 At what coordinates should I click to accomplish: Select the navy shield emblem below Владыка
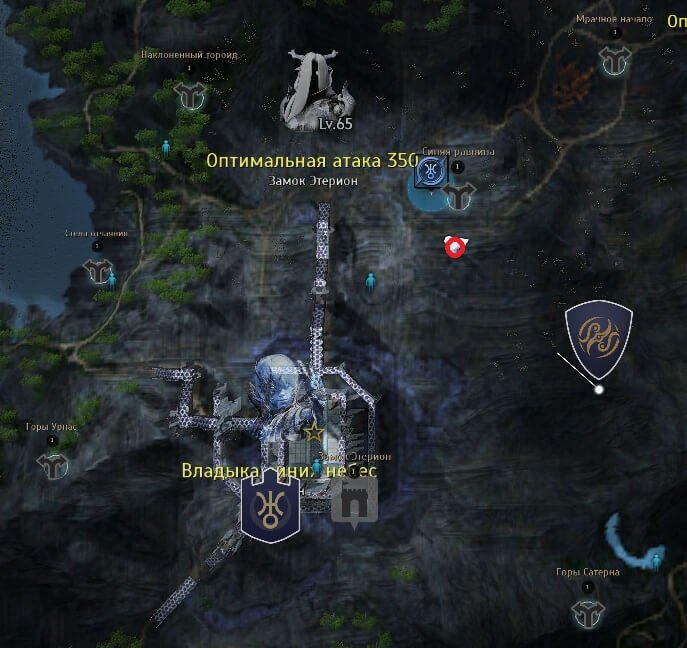(271, 507)
